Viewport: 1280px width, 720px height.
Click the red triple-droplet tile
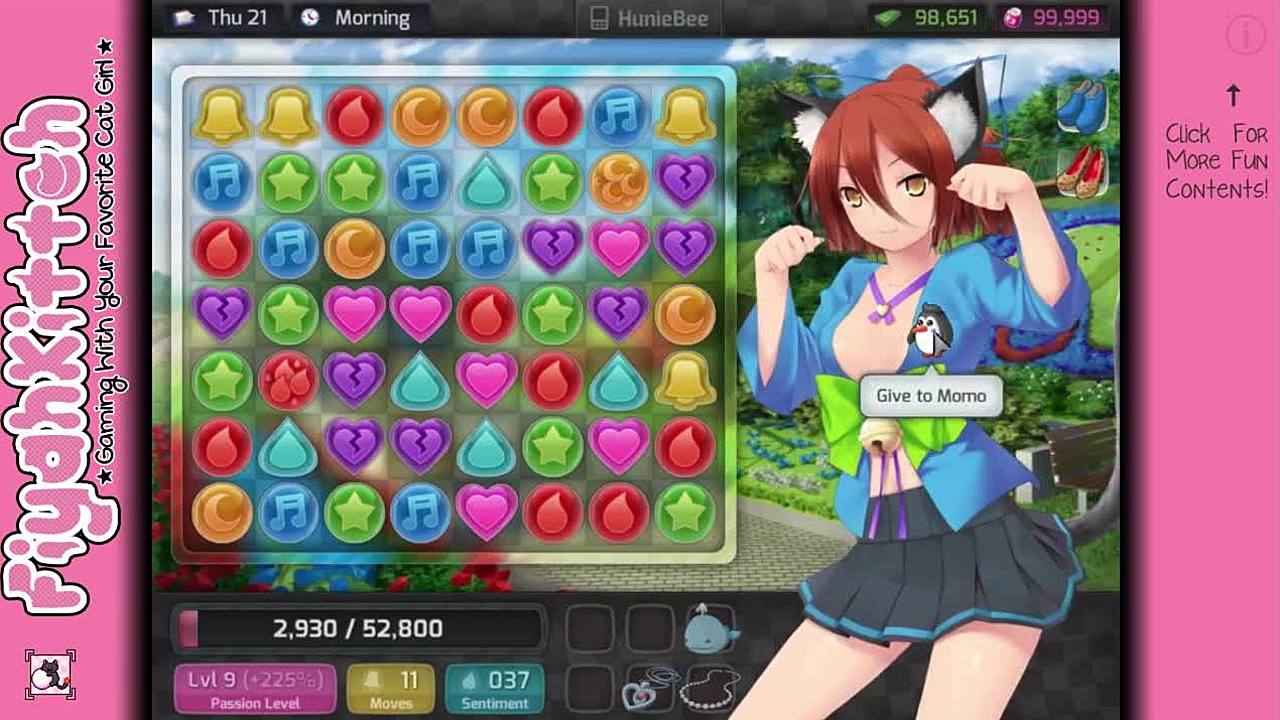[x=288, y=380]
